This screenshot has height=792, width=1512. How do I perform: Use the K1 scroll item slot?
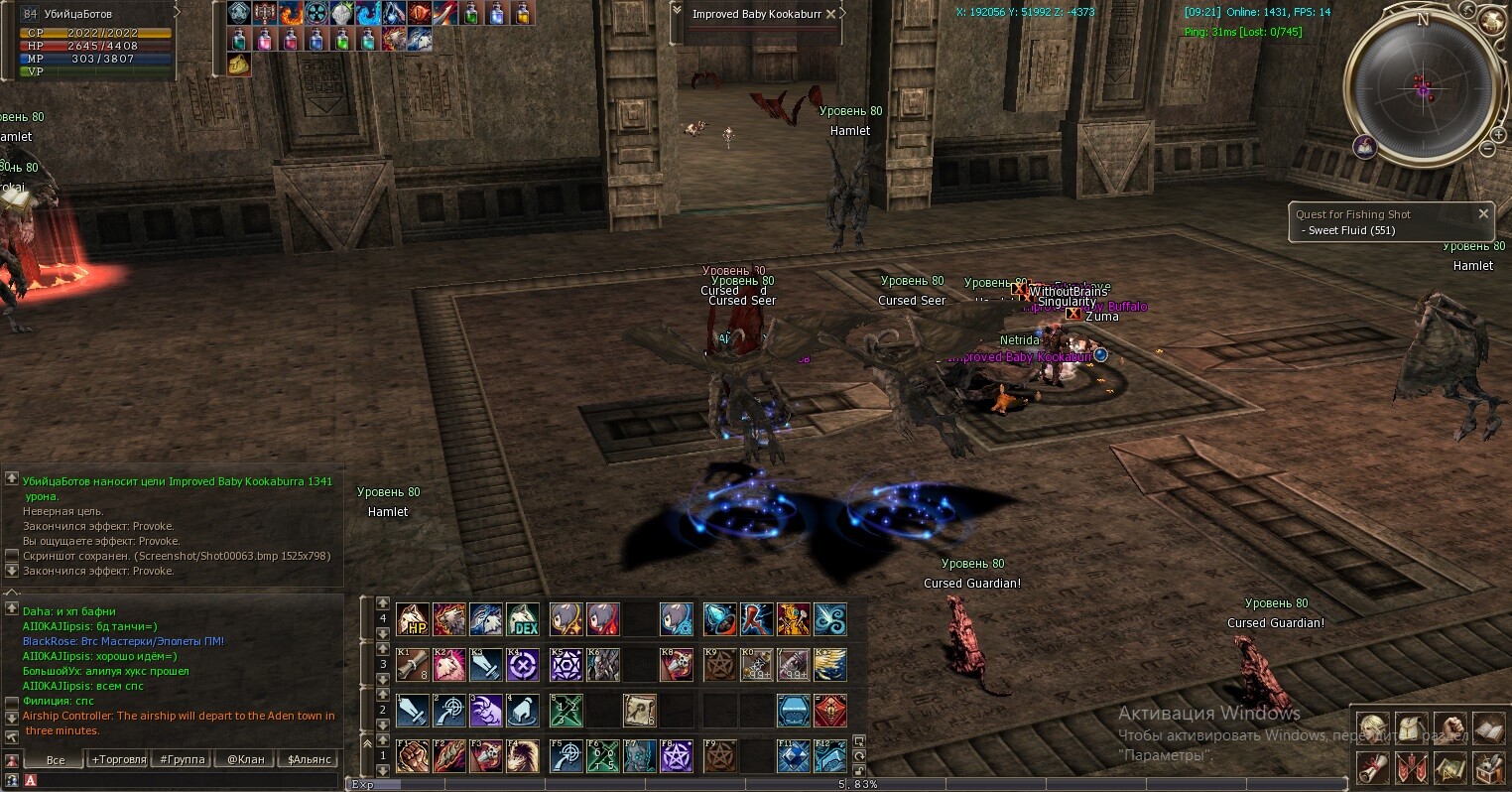(413, 664)
